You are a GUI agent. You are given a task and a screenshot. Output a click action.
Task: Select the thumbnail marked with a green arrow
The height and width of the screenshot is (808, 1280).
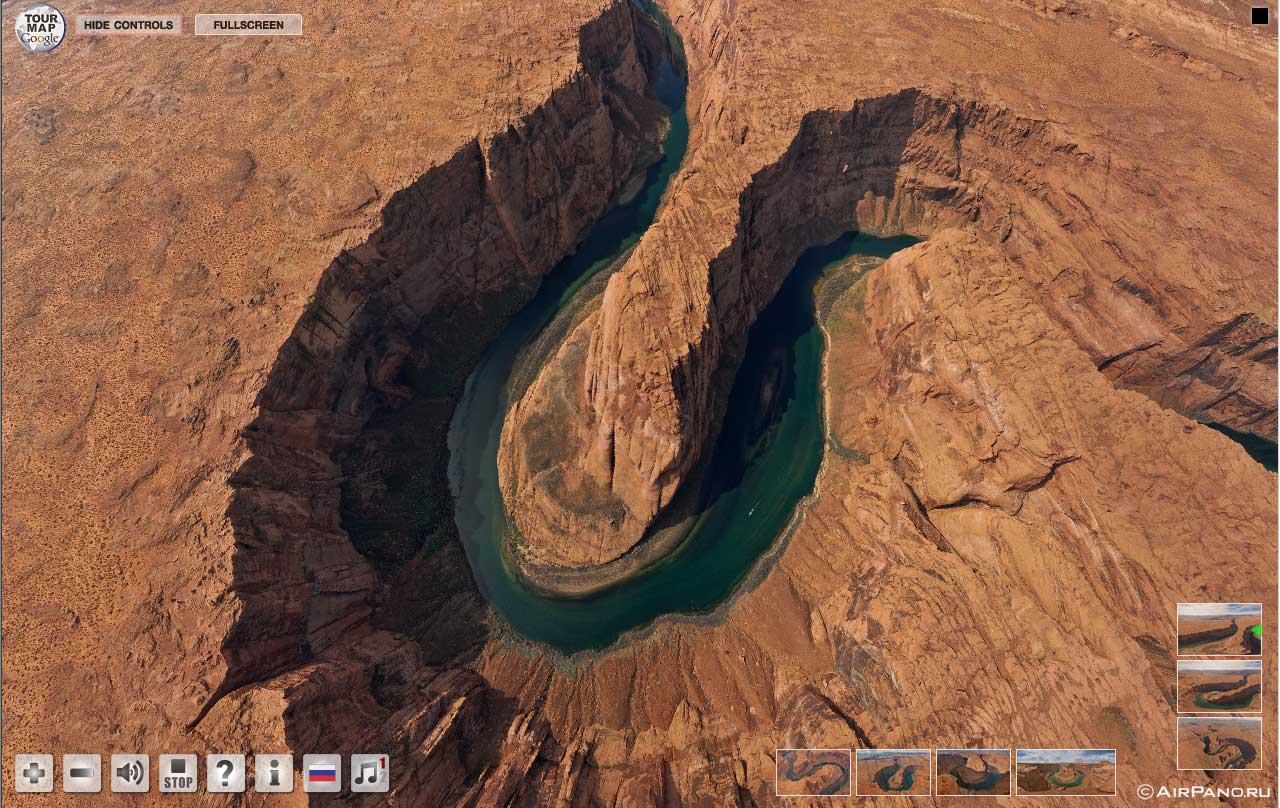click(x=1219, y=629)
